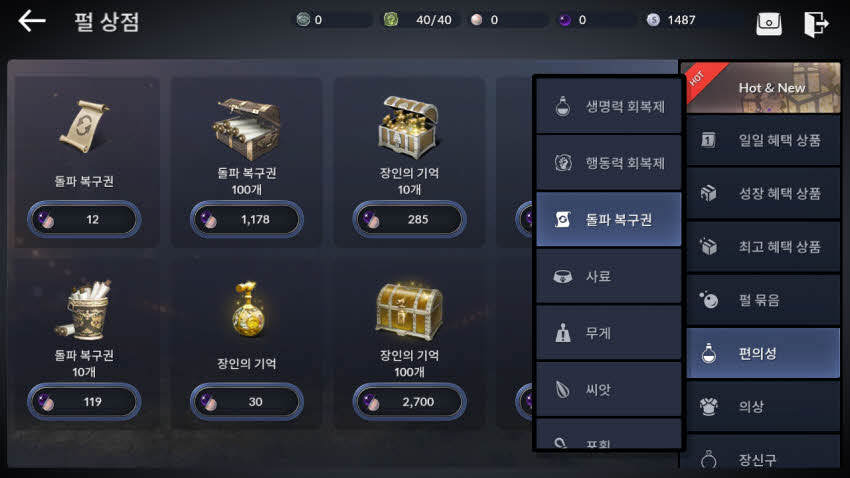Image resolution: width=850 pixels, height=478 pixels.
Task: Buy 돌파 복구권 10개 for 119 pearls
Action: (x=85, y=402)
